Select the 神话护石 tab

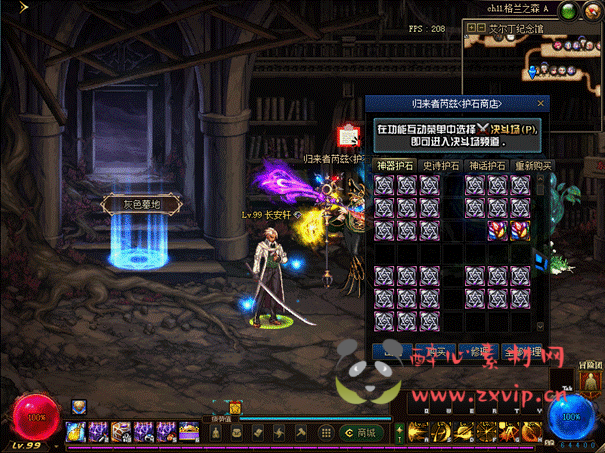487,165
